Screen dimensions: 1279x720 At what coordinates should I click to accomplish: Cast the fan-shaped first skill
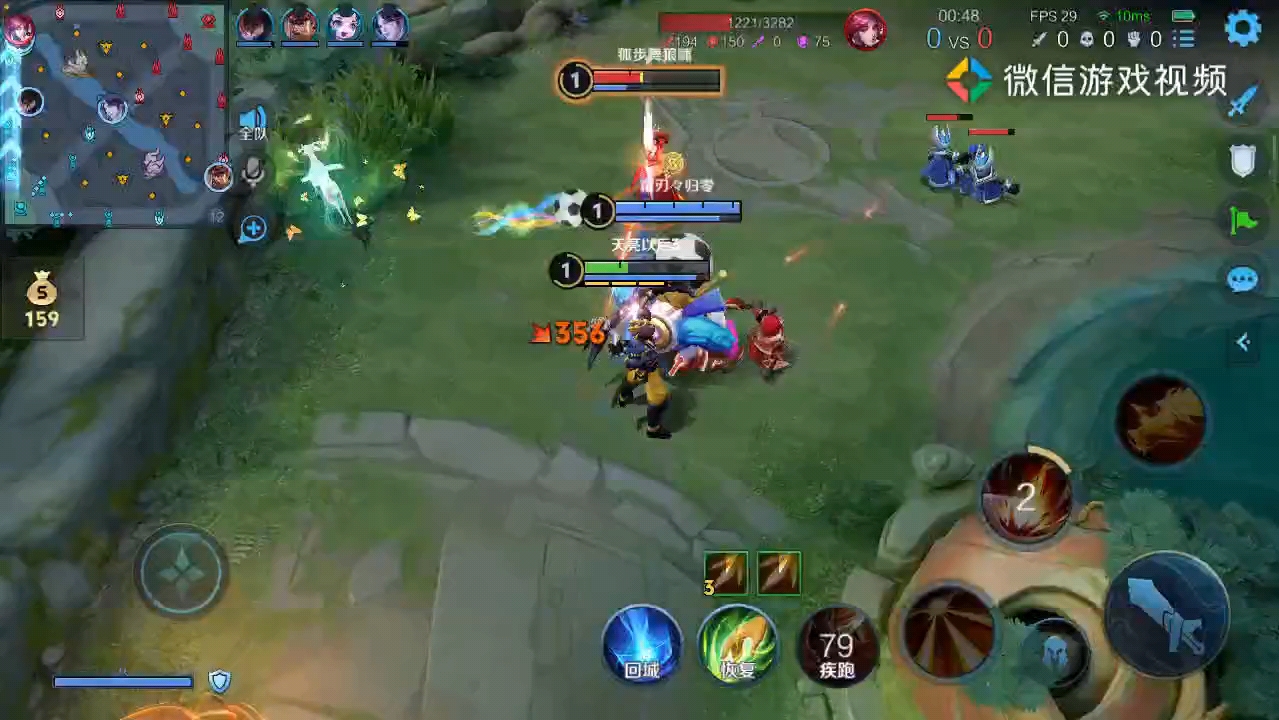pos(949,631)
